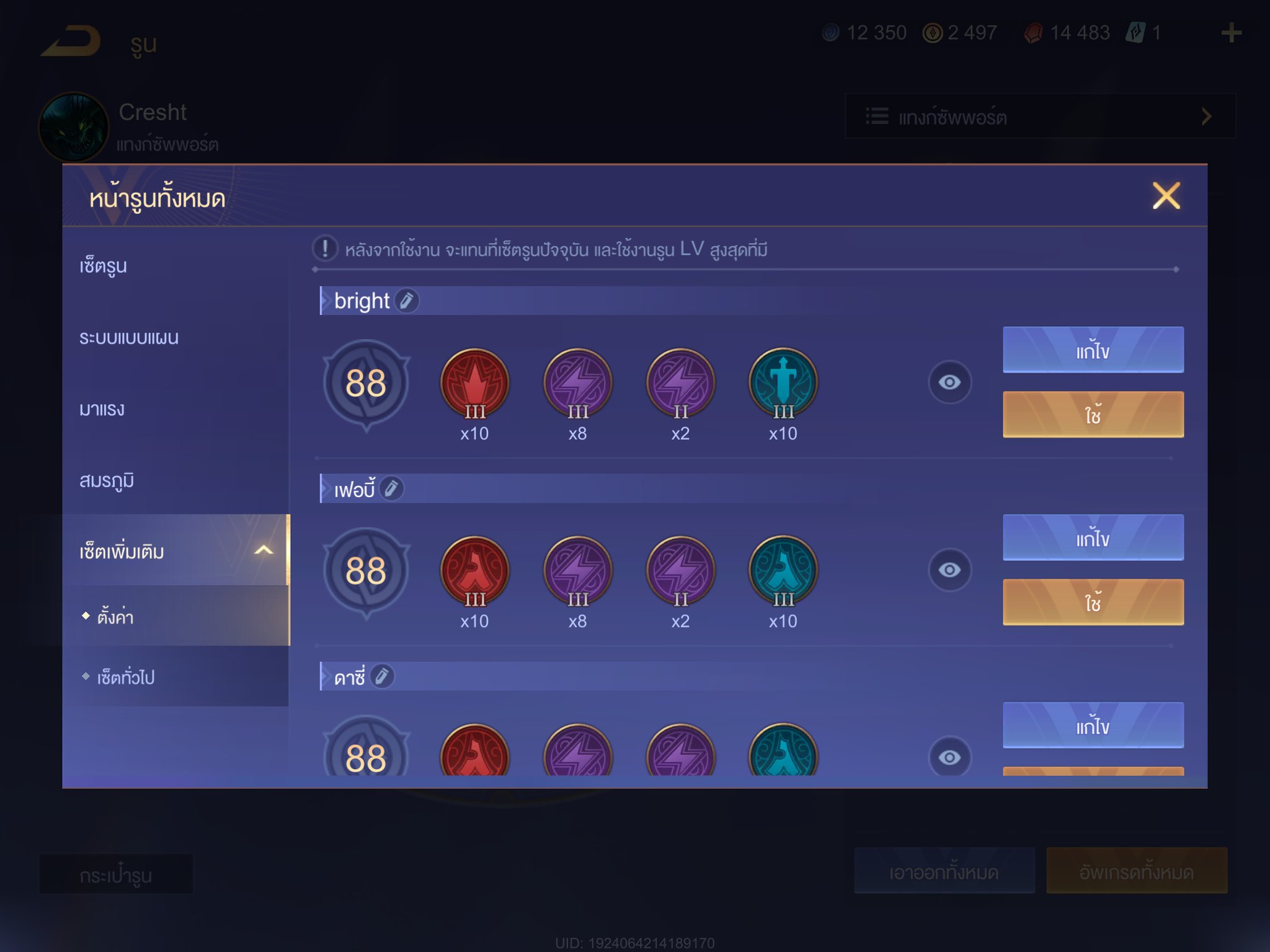This screenshot has height=952, width=1270.
Task: Use the bright rune page
Action: click(1093, 415)
